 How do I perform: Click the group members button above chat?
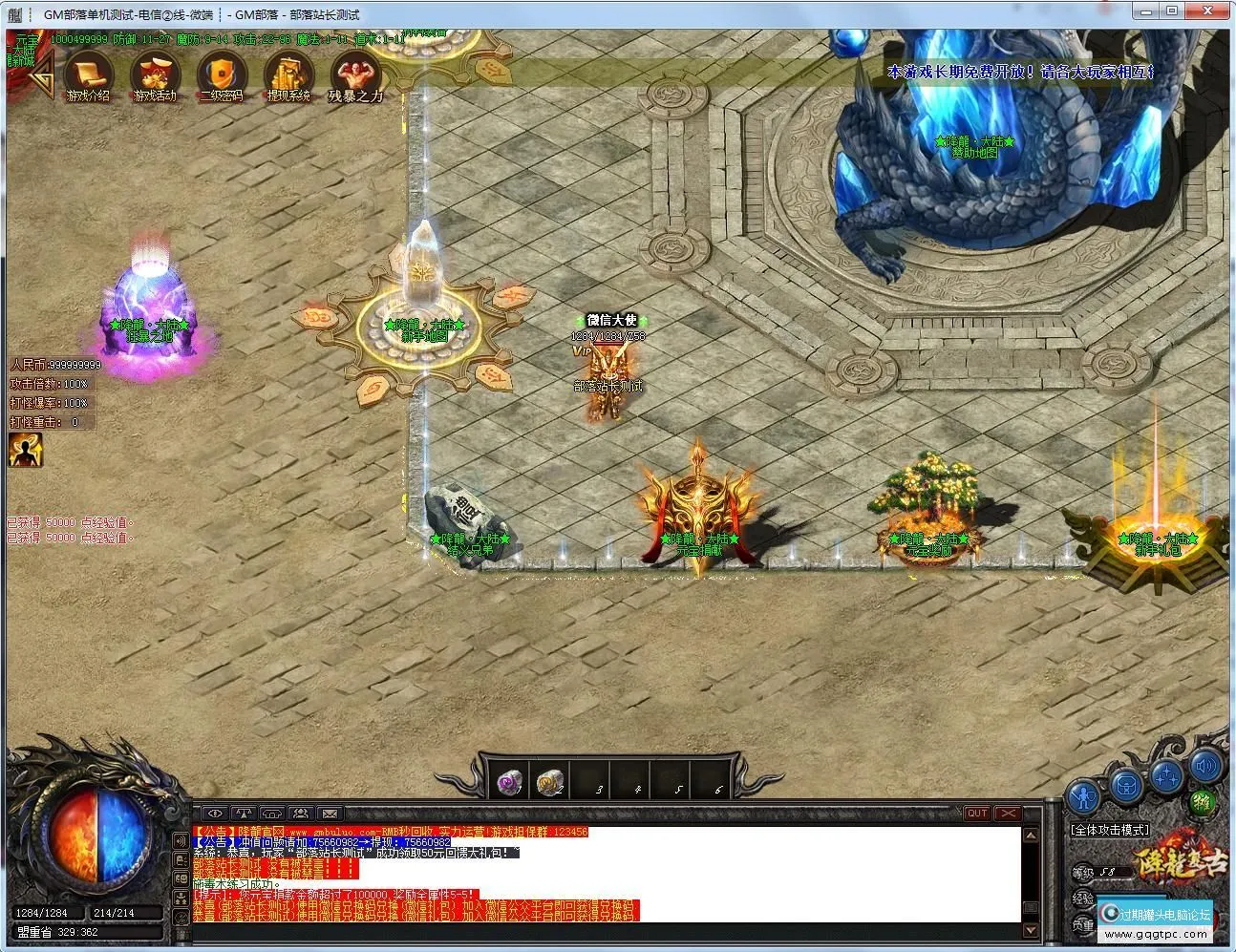tap(301, 814)
